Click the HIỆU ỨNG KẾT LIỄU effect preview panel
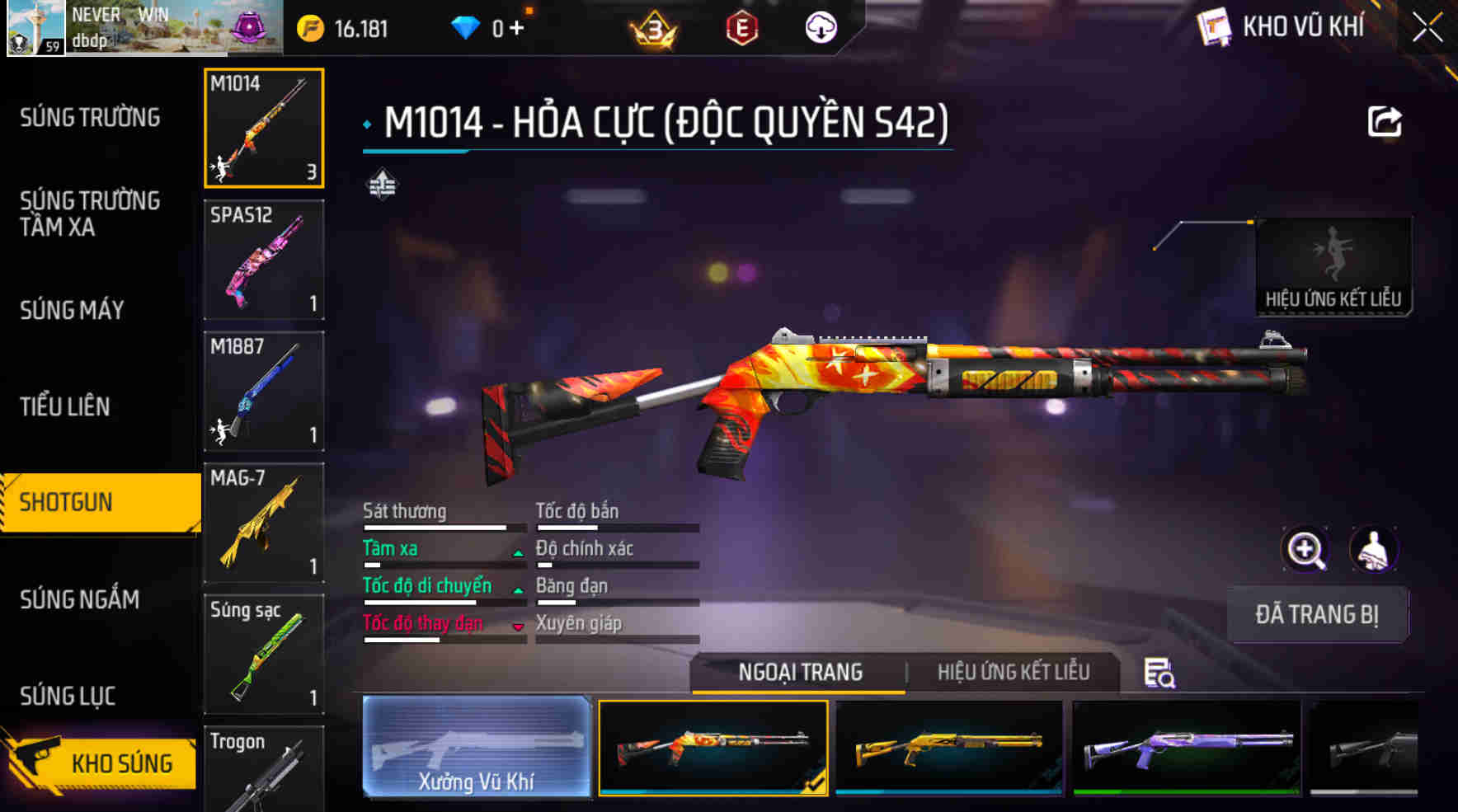 [1333, 264]
